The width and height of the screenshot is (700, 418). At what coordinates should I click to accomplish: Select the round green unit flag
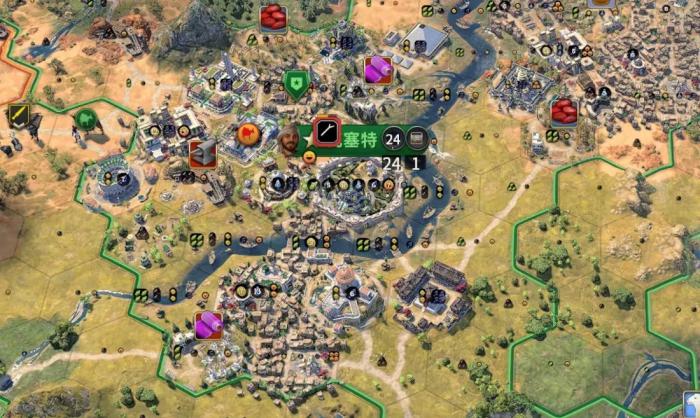[x=86, y=119]
